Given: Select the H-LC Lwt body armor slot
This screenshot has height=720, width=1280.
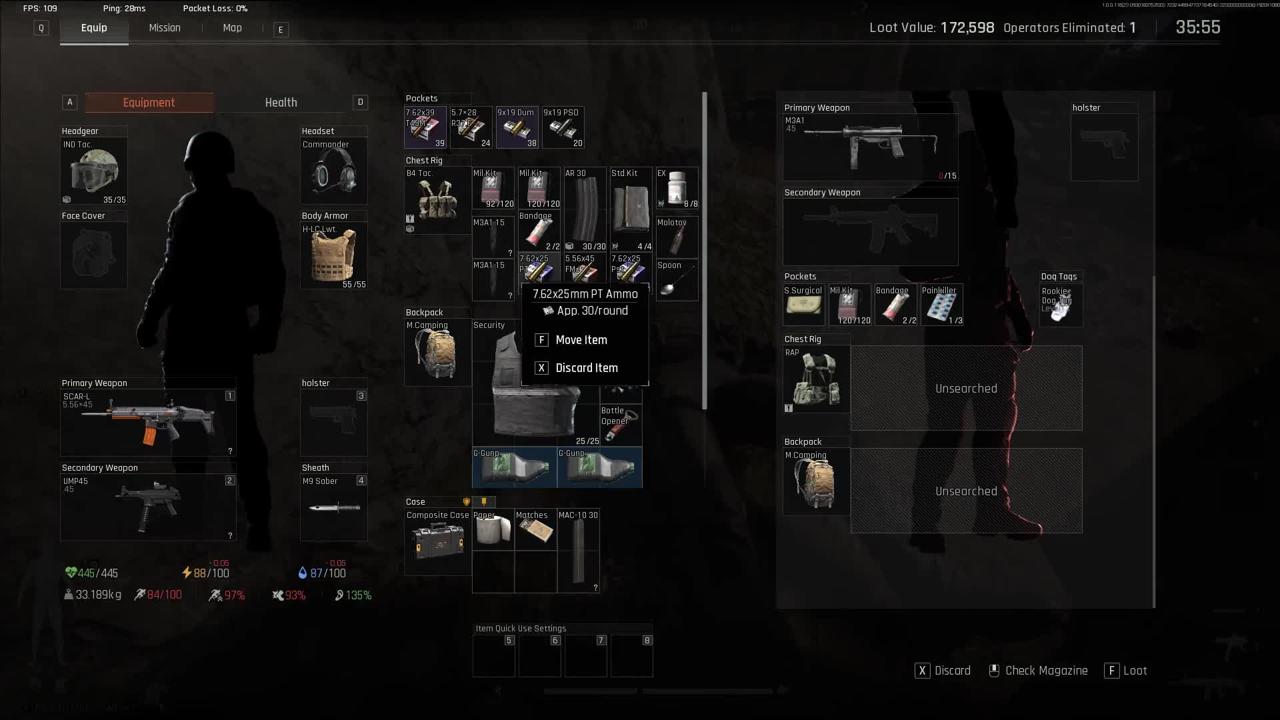Looking at the screenshot, I should pyautogui.click(x=334, y=256).
